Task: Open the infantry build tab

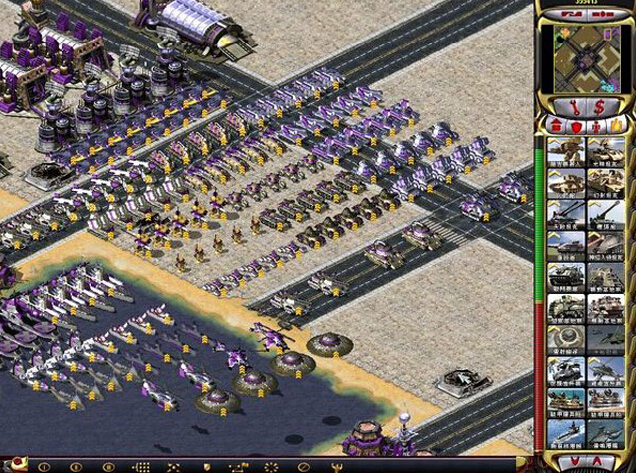Action: [597, 126]
